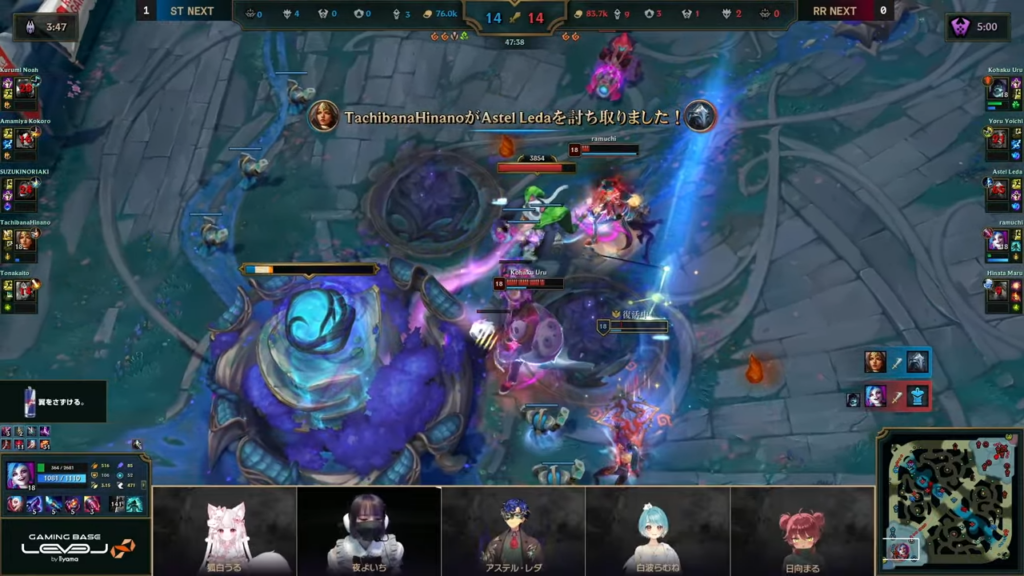Select Amamiya Kokoro's champion portrait

click(25, 139)
